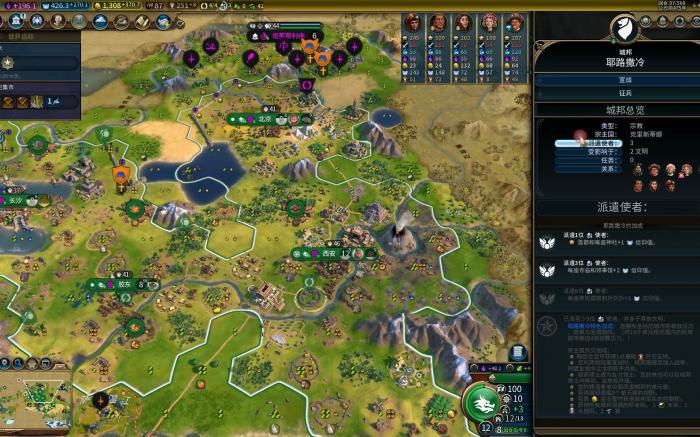Choose the third leader portrait in the ribbon
The width and height of the screenshot is (700, 437).
point(463,22)
